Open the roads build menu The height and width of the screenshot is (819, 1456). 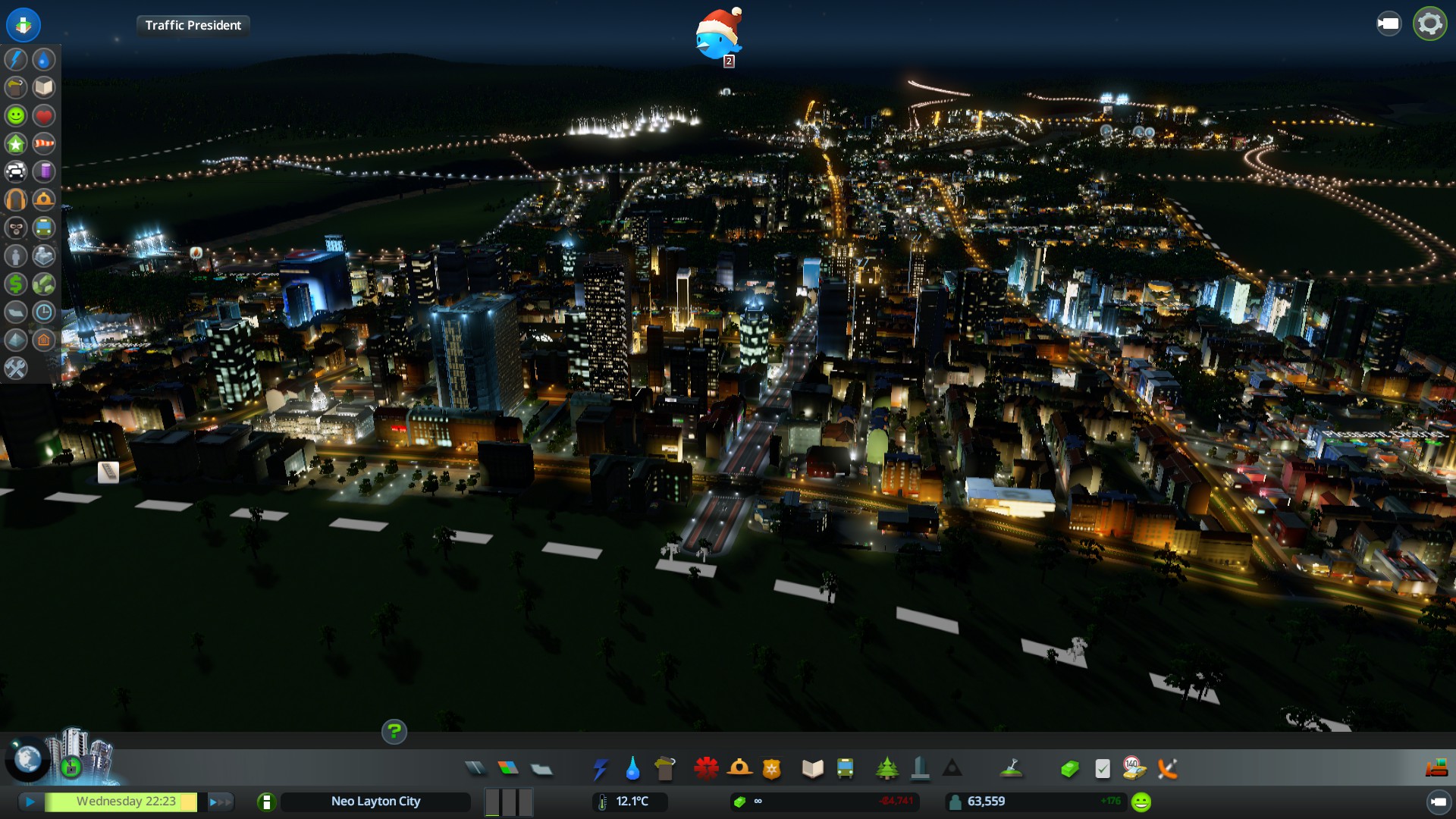coord(475,769)
